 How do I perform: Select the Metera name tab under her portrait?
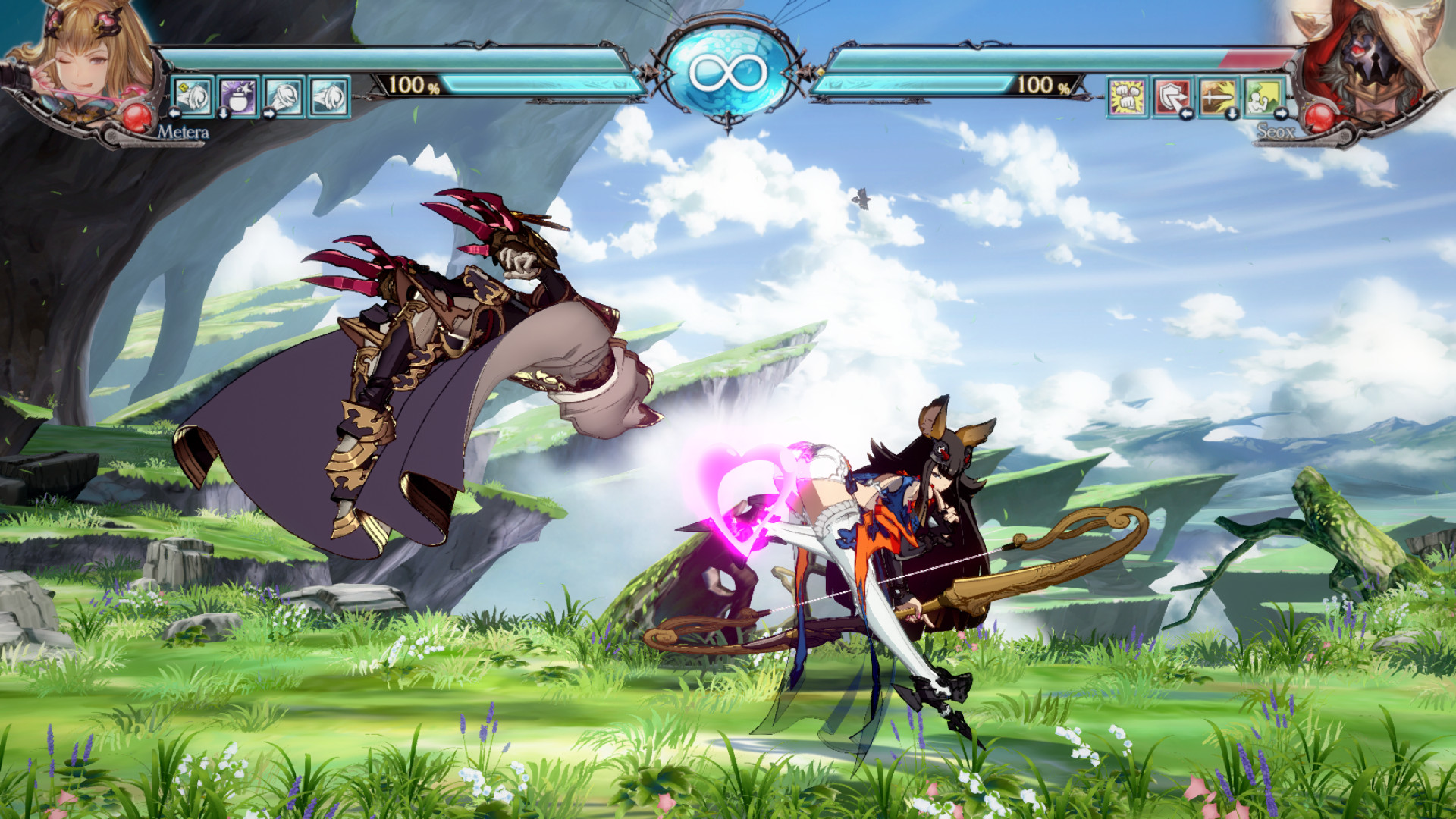click(186, 132)
